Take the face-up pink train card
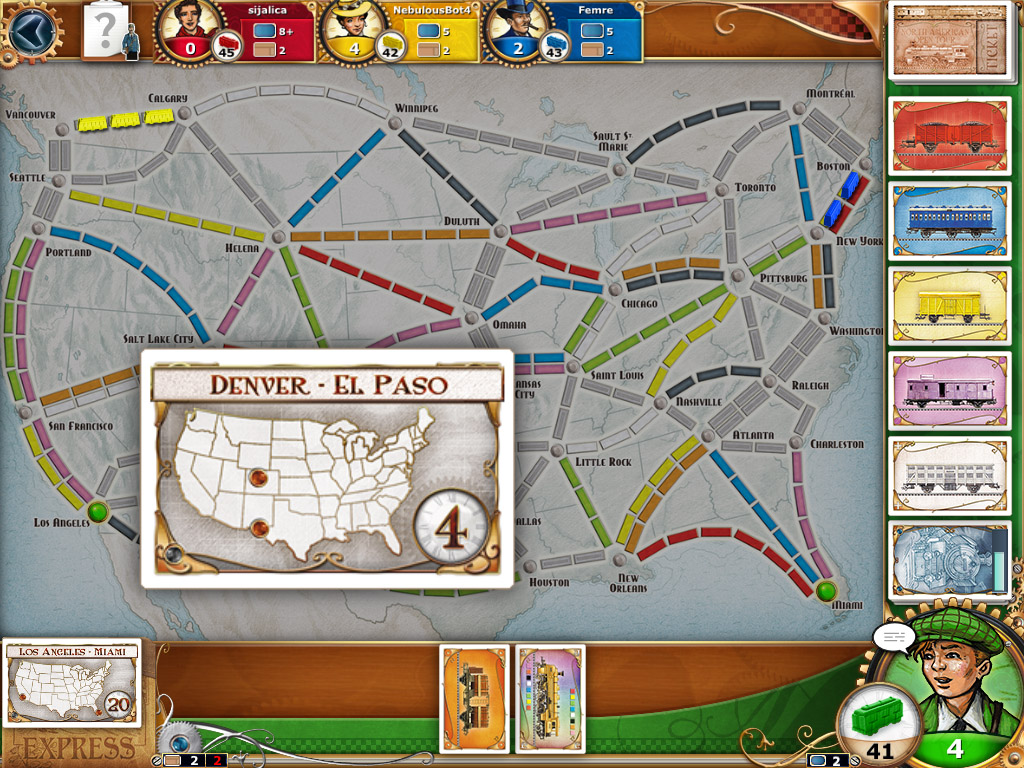The height and width of the screenshot is (768, 1024). click(x=949, y=390)
